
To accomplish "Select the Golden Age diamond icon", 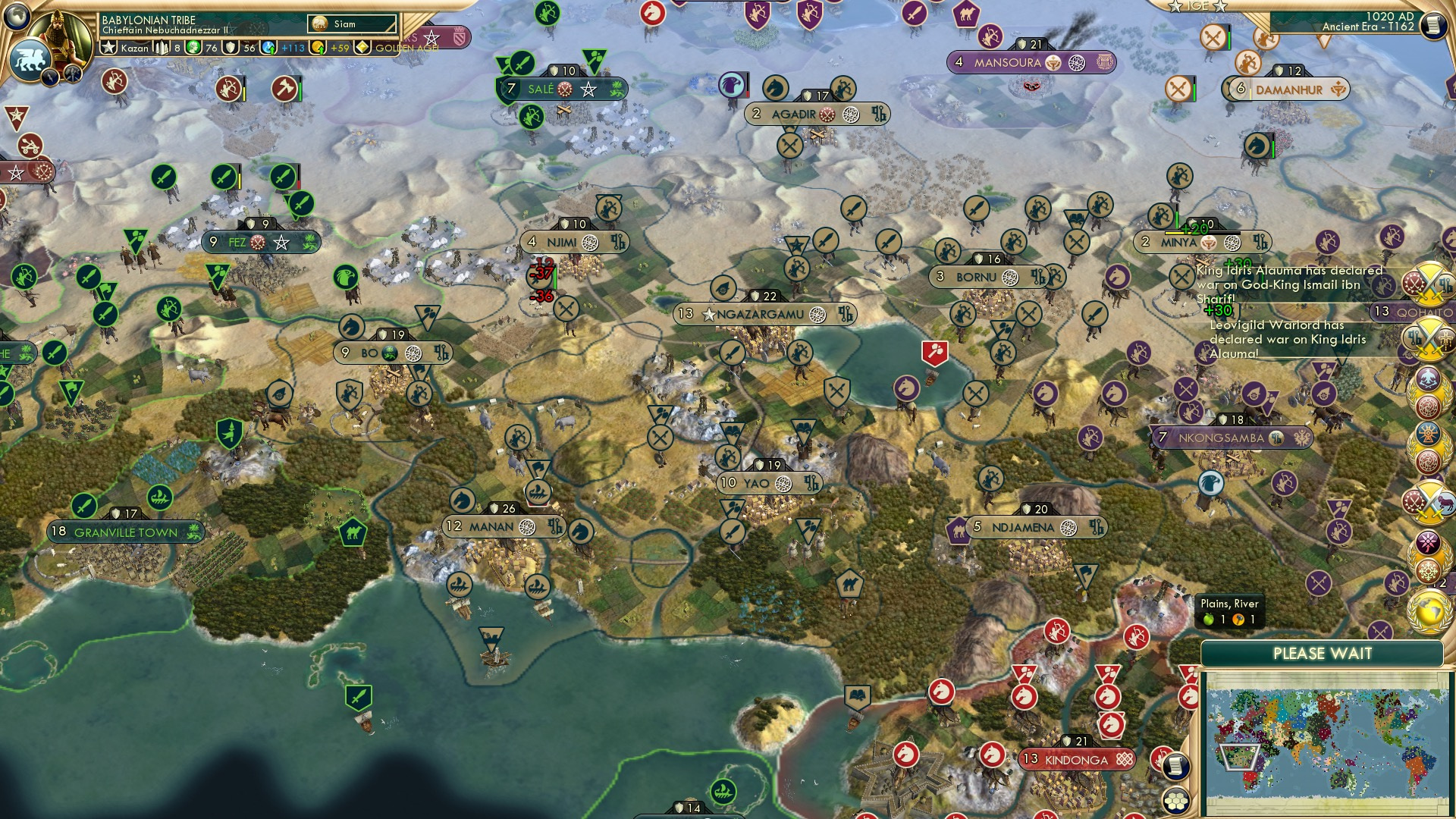I will click(x=363, y=47).
